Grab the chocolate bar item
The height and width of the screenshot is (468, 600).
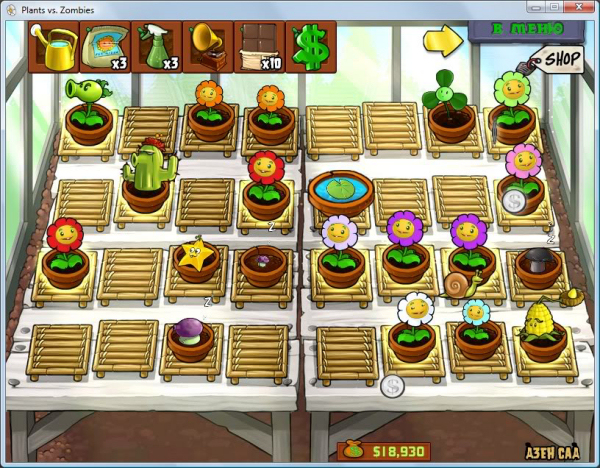click(259, 47)
